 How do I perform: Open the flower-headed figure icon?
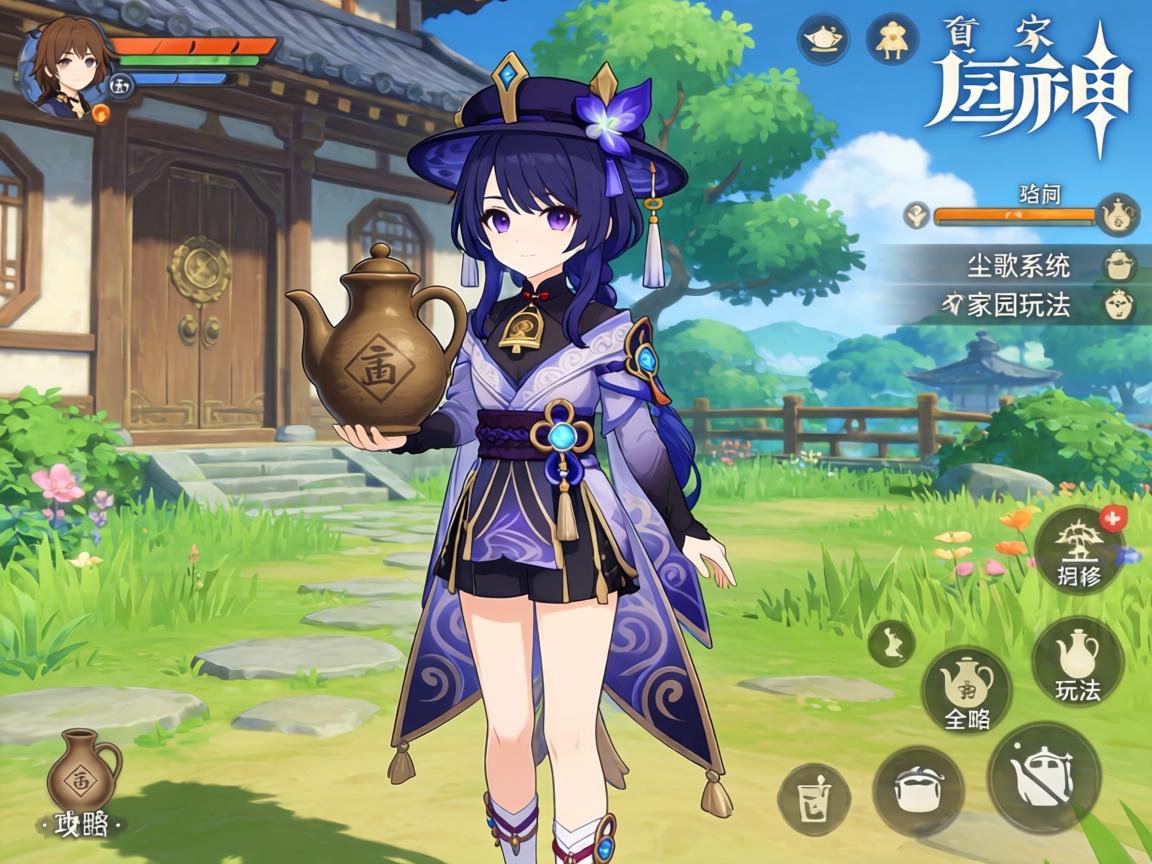point(891,40)
